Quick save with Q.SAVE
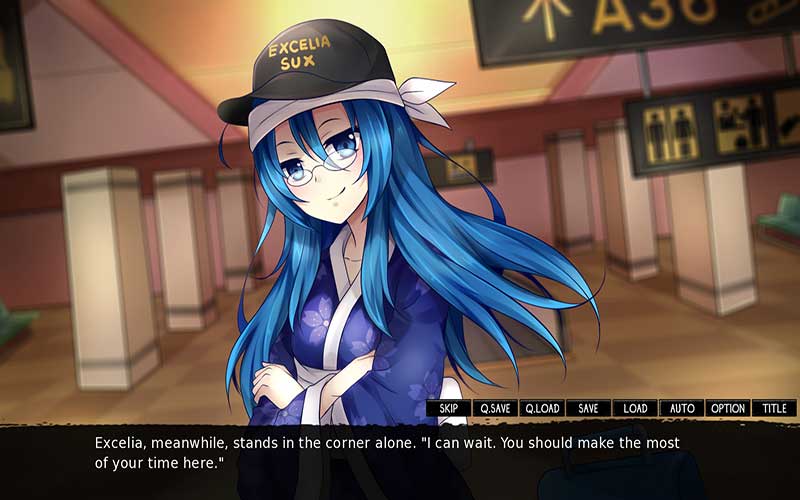Image resolution: width=800 pixels, height=500 pixels. 495,408
